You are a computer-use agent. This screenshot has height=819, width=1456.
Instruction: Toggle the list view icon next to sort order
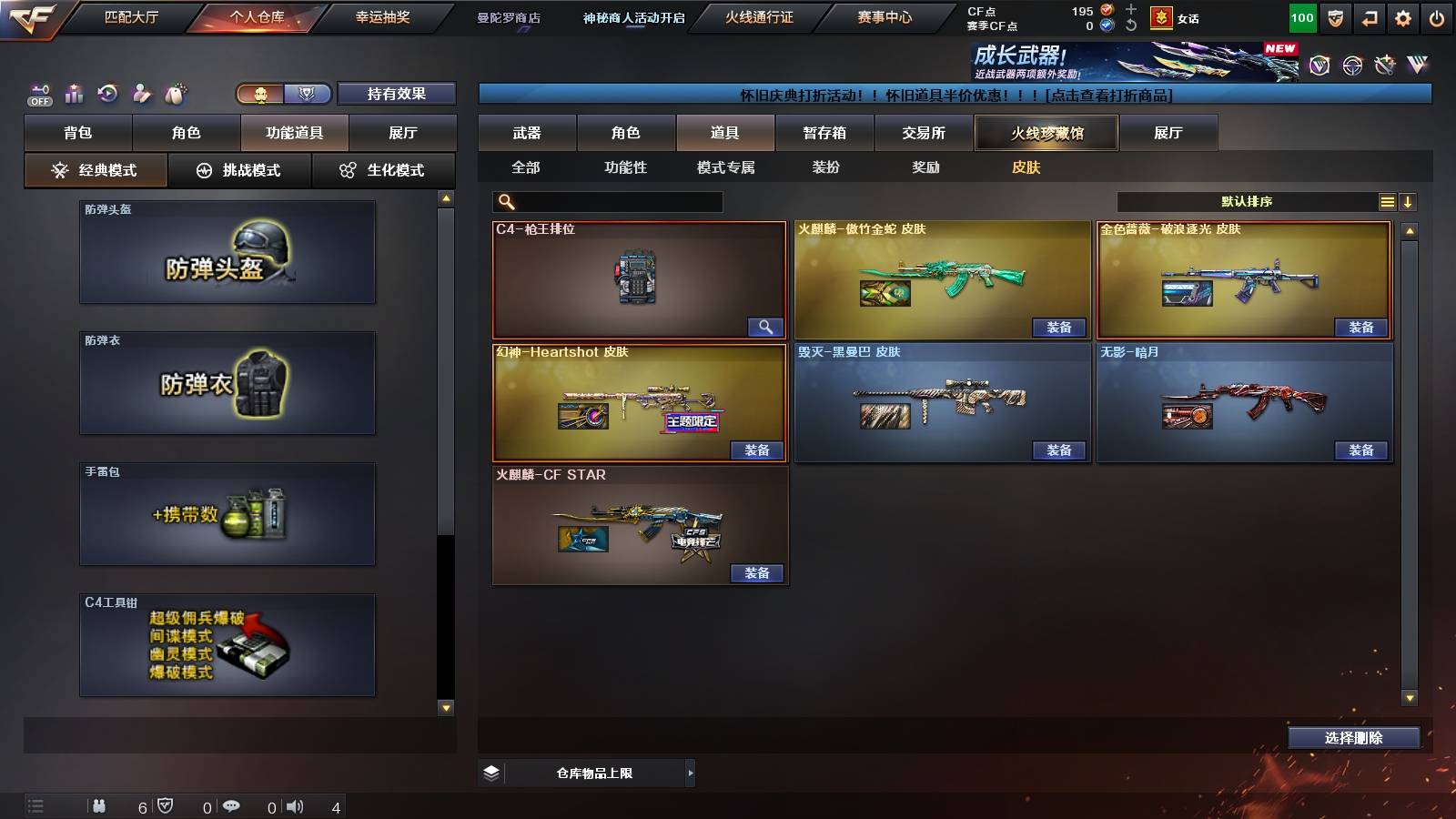pyautogui.click(x=1387, y=200)
